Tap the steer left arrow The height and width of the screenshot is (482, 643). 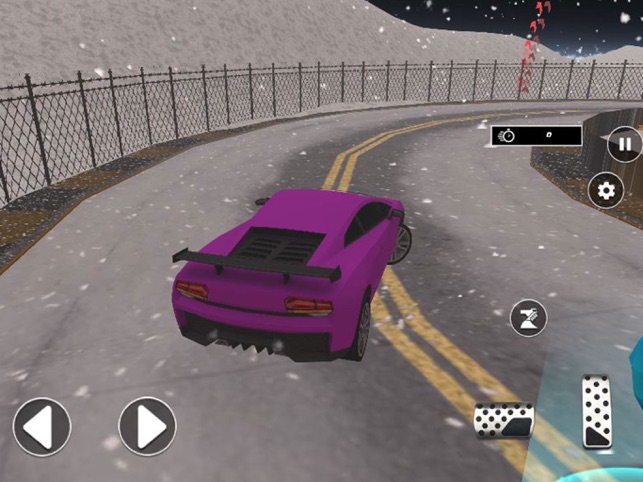pyautogui.click(x=41, y=427)
